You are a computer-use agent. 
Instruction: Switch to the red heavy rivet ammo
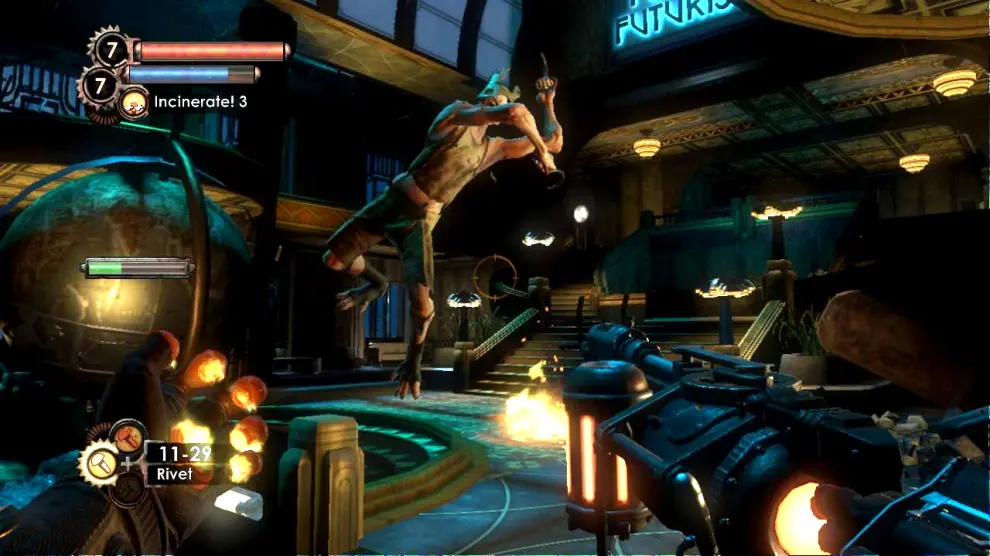[127, 438]
